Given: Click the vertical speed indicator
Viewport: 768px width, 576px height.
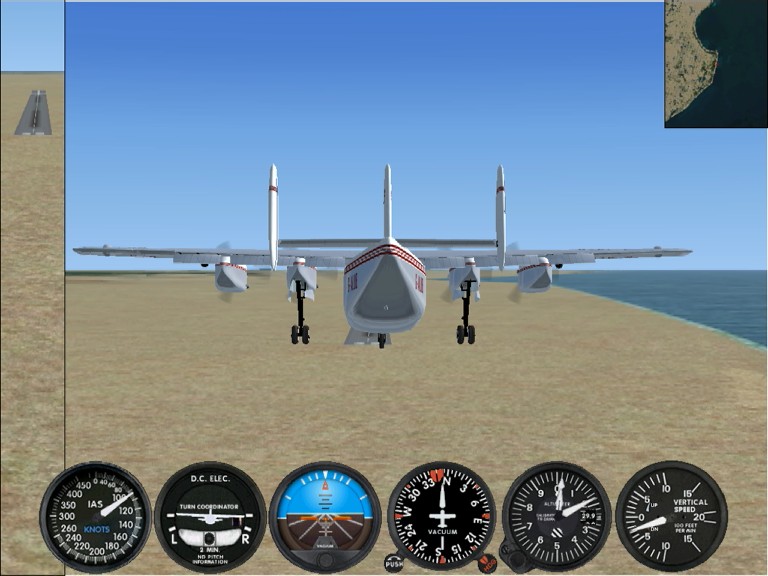Looking at the screenshot, I should (x=671, y=516).
